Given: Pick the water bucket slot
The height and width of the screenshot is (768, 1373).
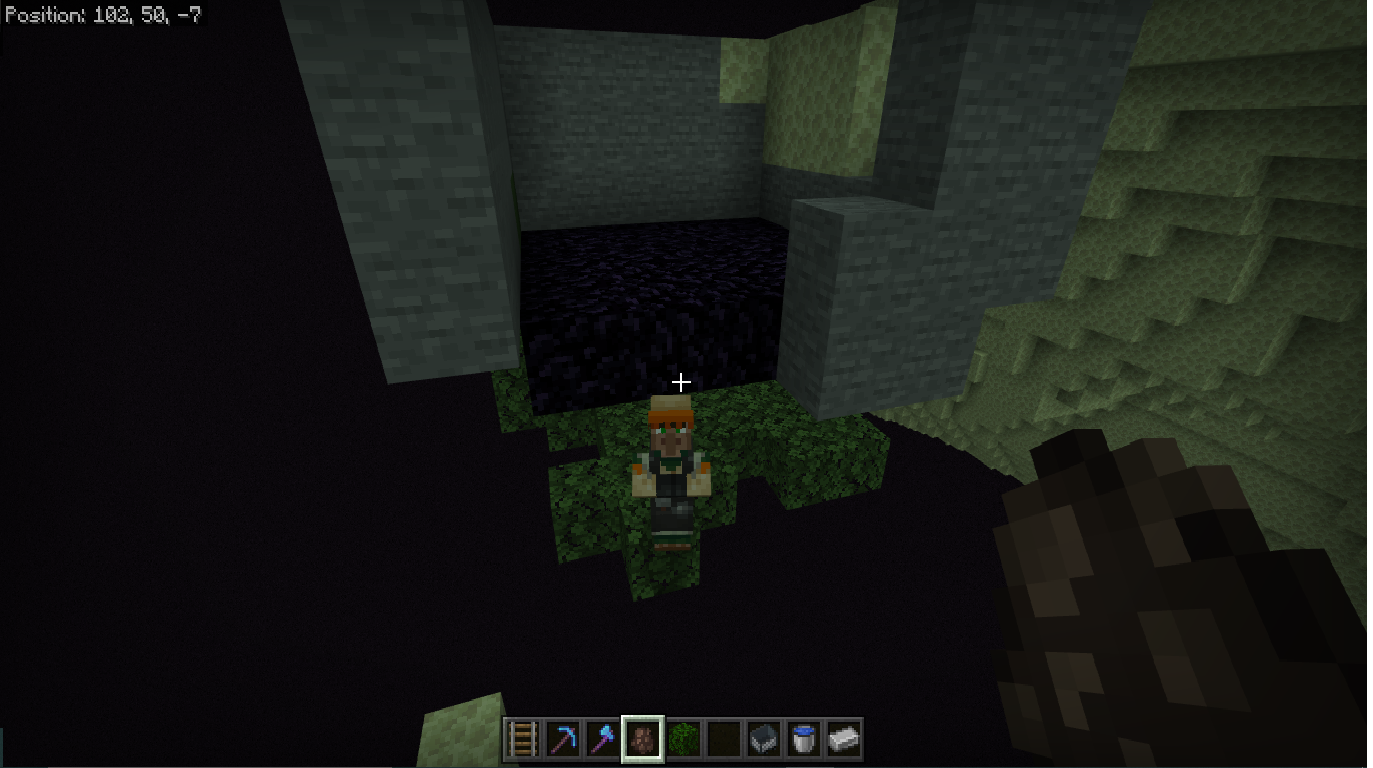Looking at the screenshot, I should 803,739.
